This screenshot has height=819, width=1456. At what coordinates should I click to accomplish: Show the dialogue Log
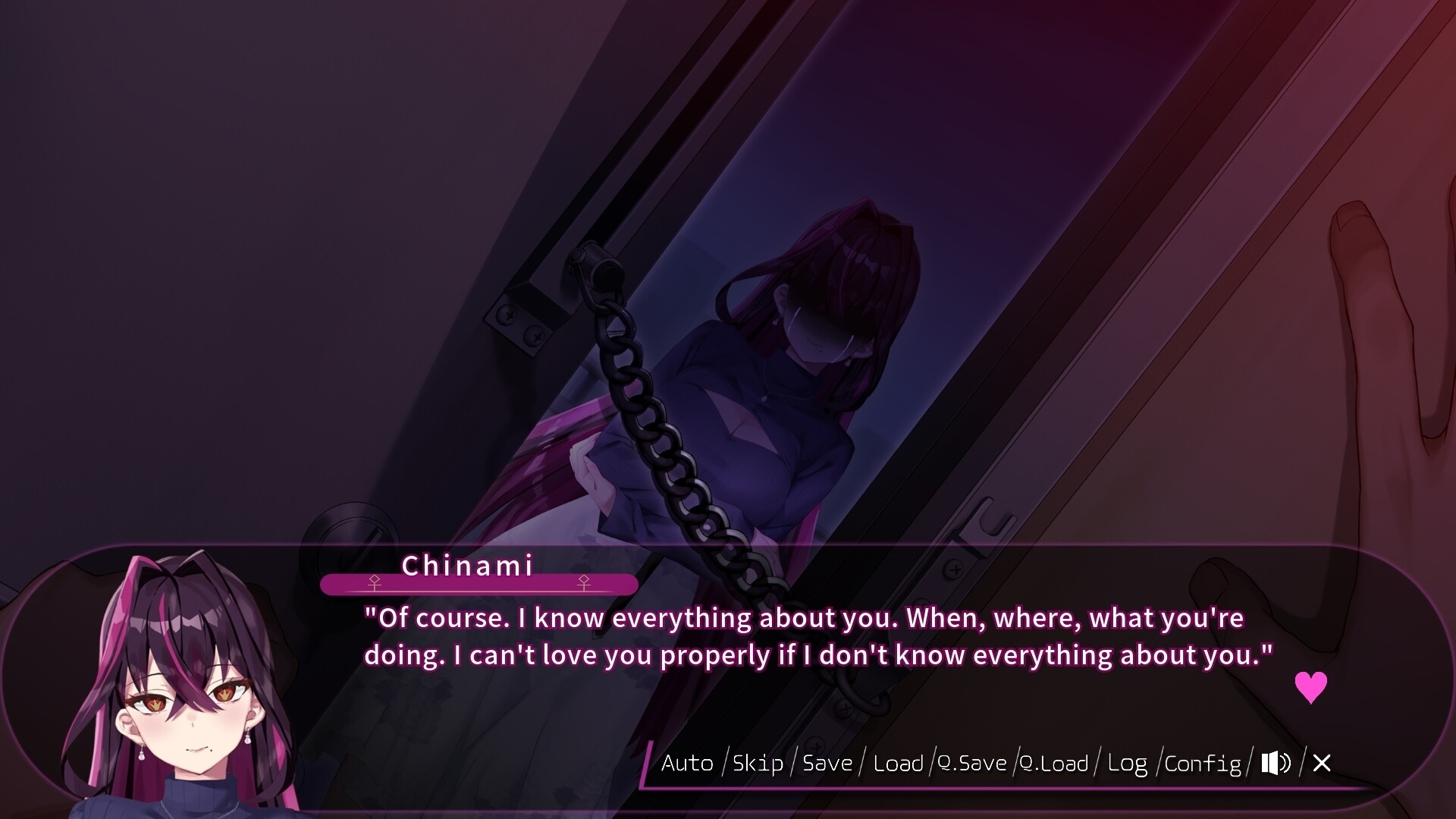1127,763
